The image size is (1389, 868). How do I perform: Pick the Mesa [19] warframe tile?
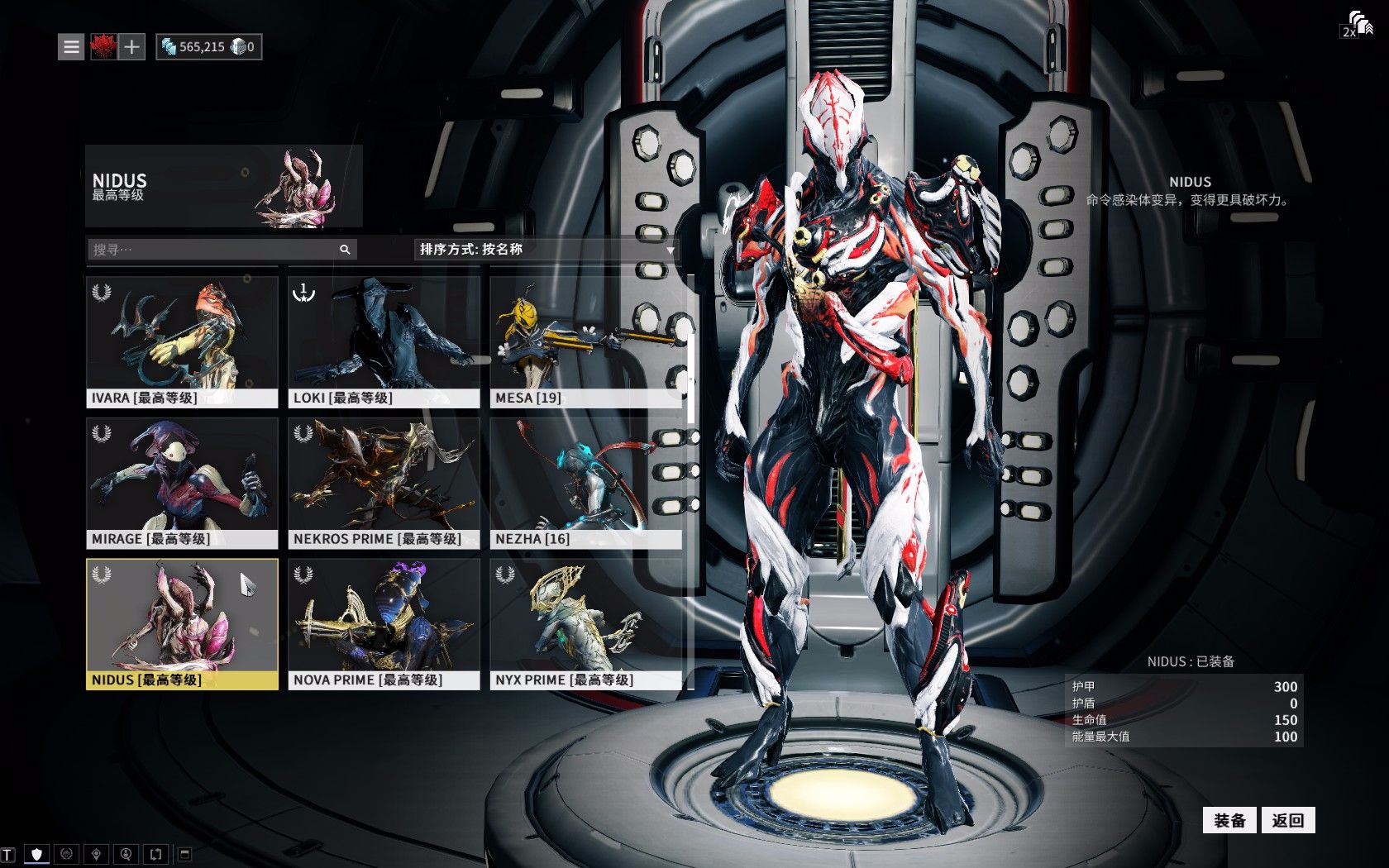pos(585,341)
